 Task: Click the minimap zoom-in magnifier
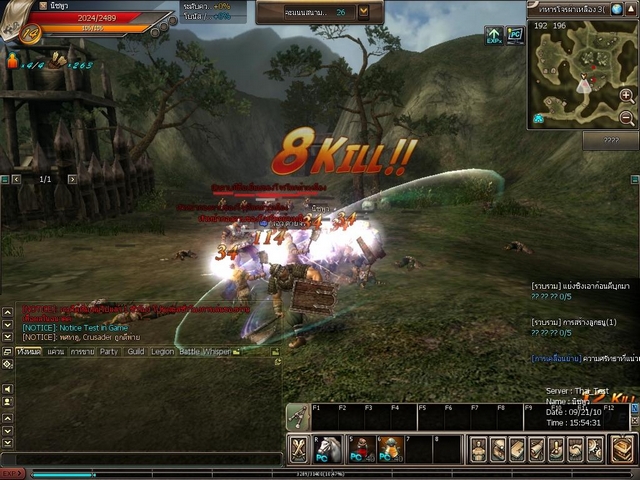(626, 95)
